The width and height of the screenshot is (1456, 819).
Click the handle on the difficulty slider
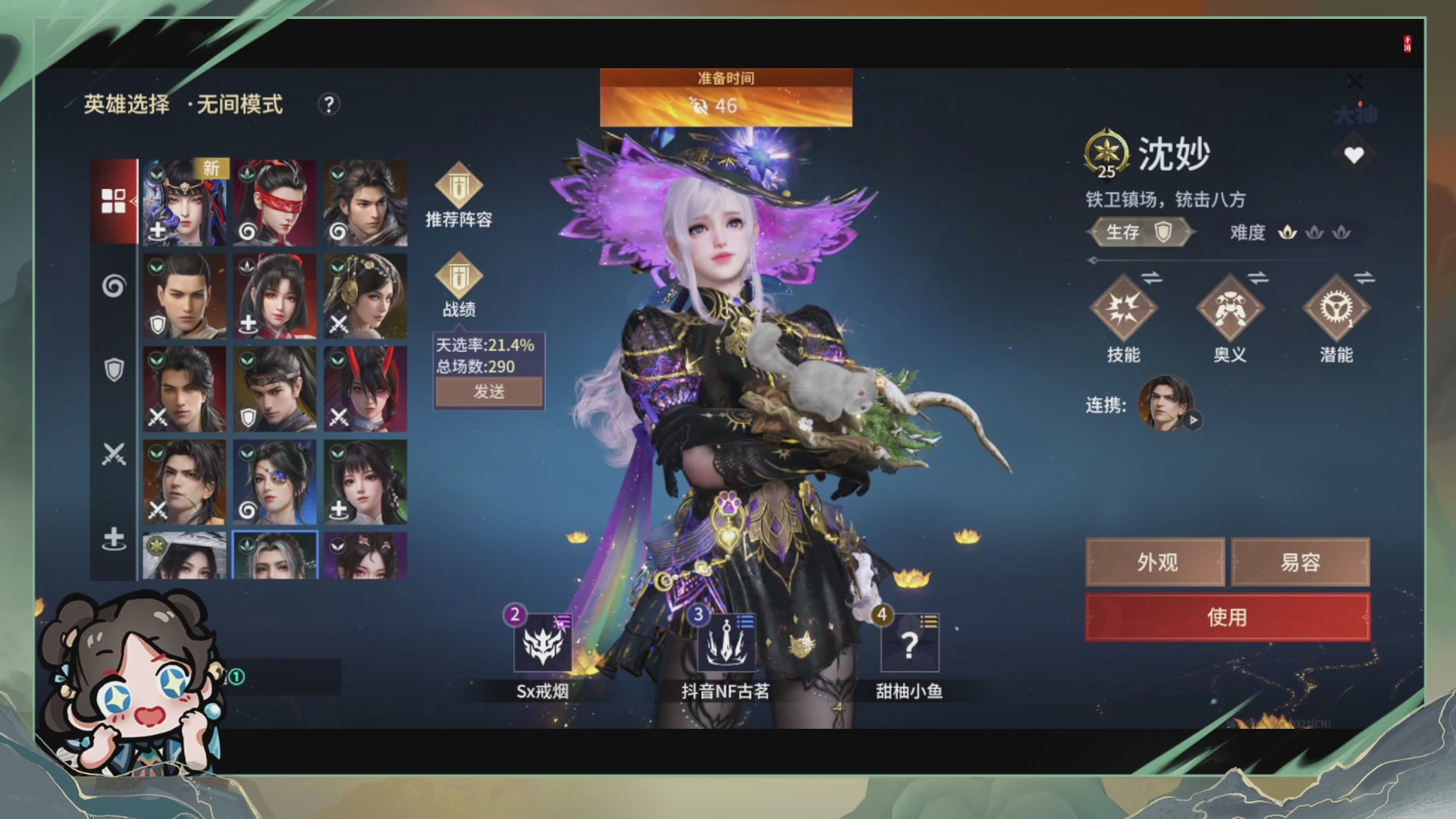[x=1094, y=259]
